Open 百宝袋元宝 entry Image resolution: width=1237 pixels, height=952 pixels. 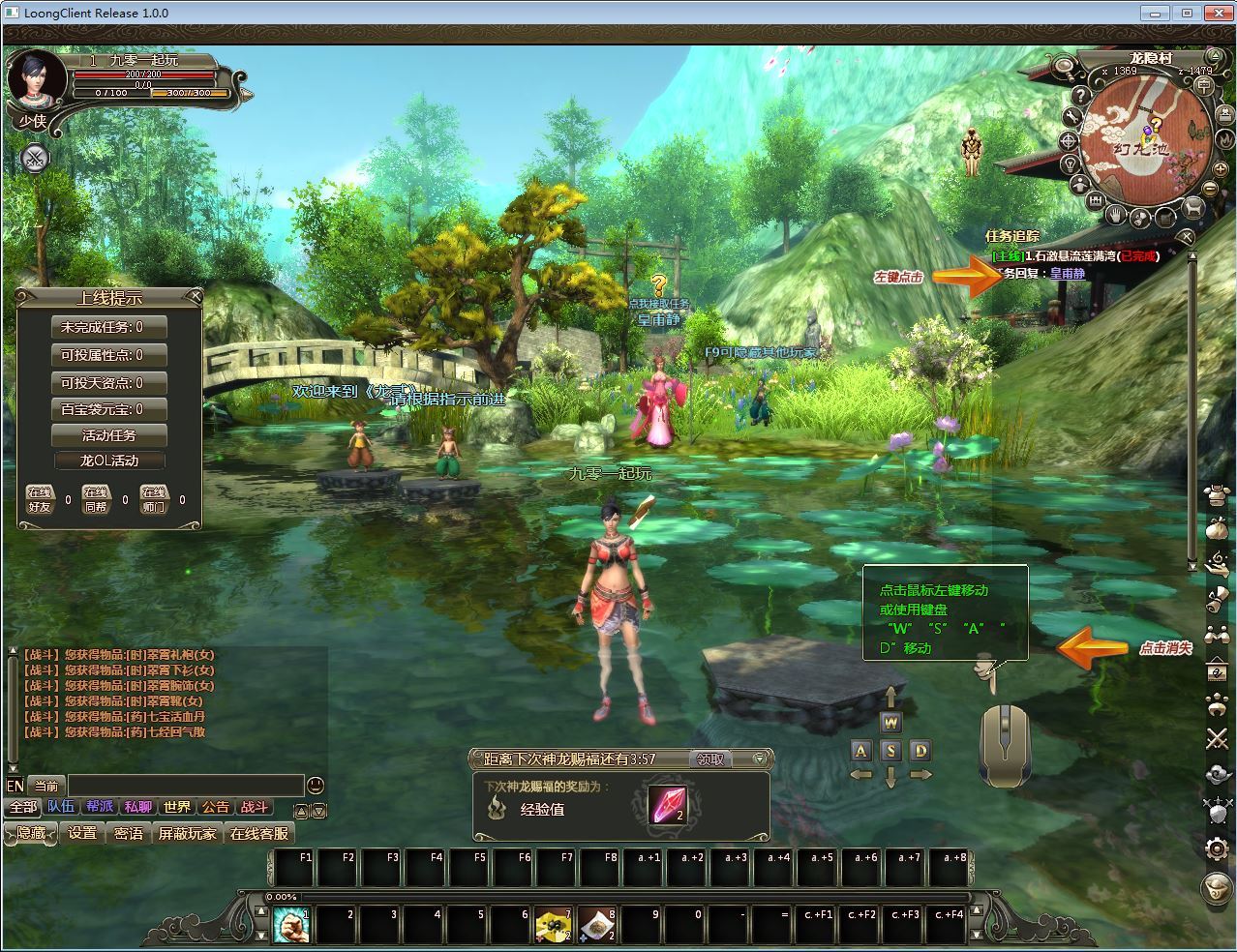click(108, 409)
